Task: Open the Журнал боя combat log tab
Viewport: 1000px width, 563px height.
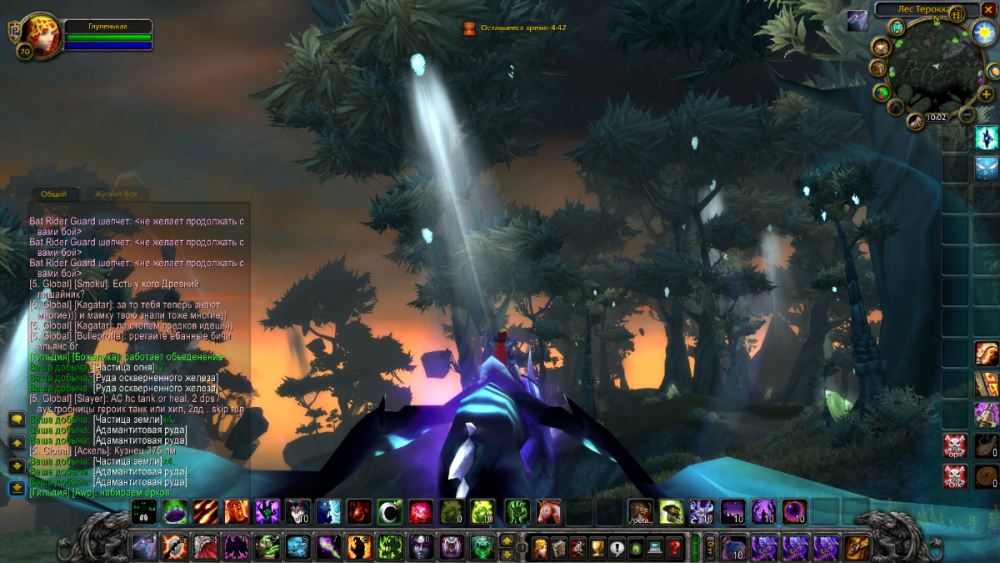Action: click(x=116, y=194)
